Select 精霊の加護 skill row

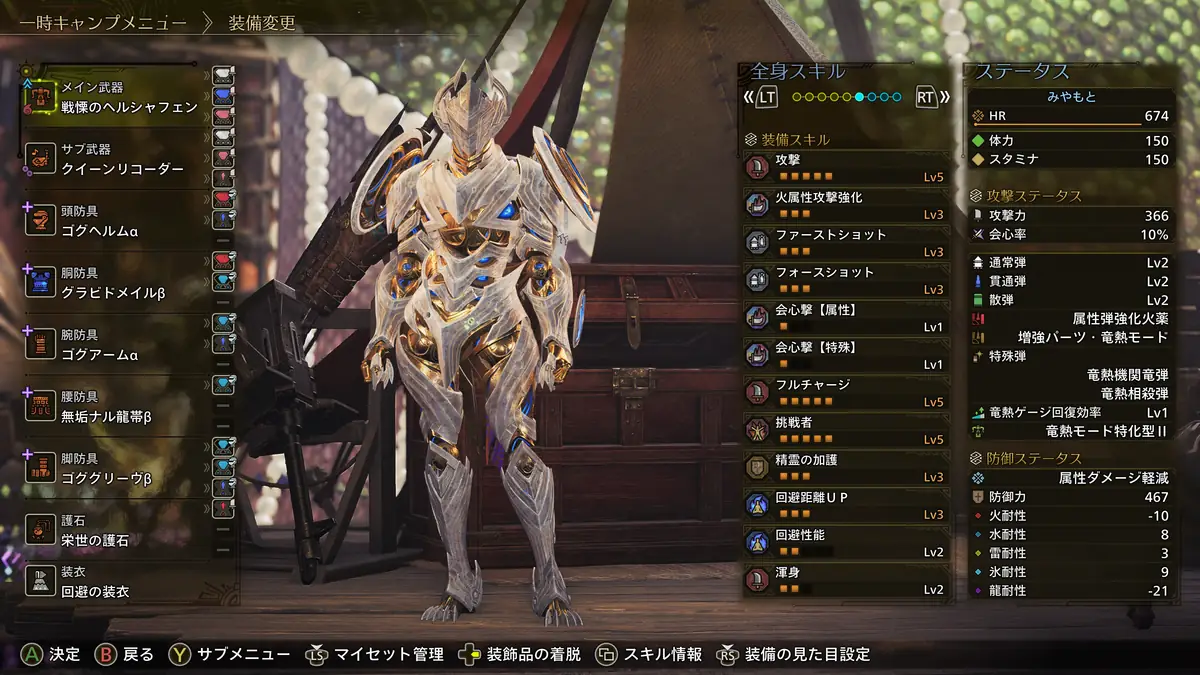pyautogui.click(x=846, y=468)
